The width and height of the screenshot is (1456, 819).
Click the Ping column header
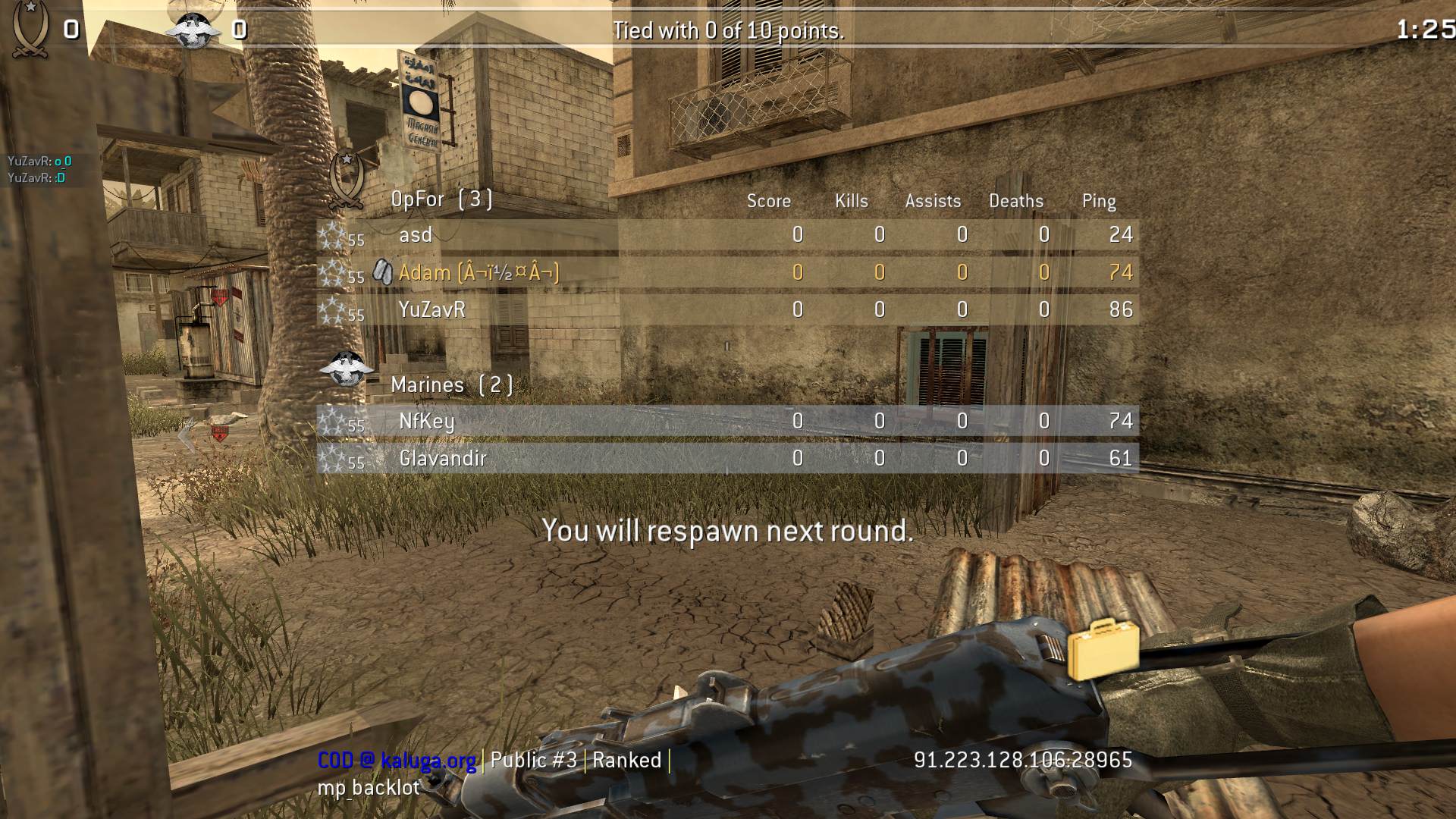(1099, 201)
